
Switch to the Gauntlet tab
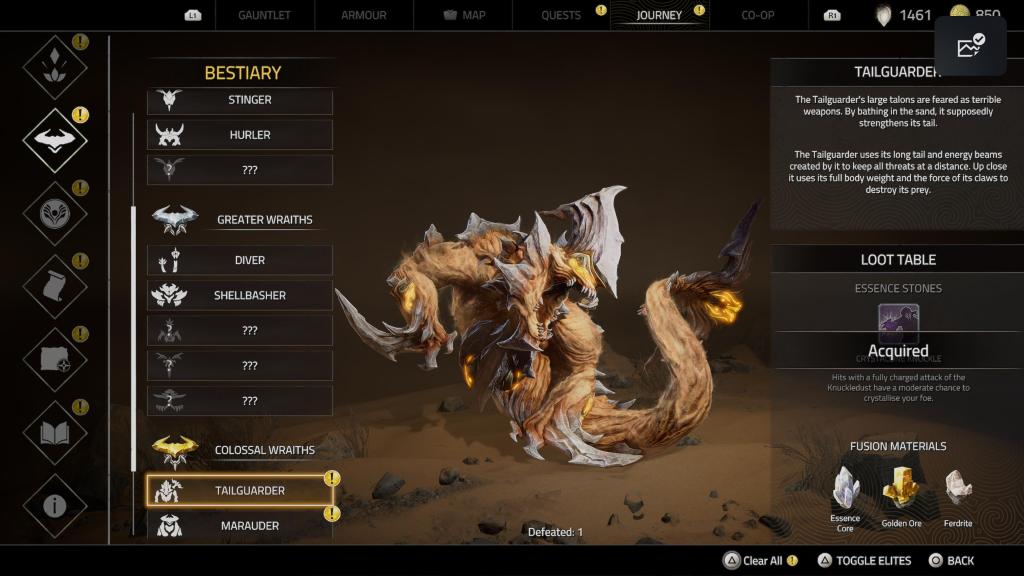[x=265, y=15]
